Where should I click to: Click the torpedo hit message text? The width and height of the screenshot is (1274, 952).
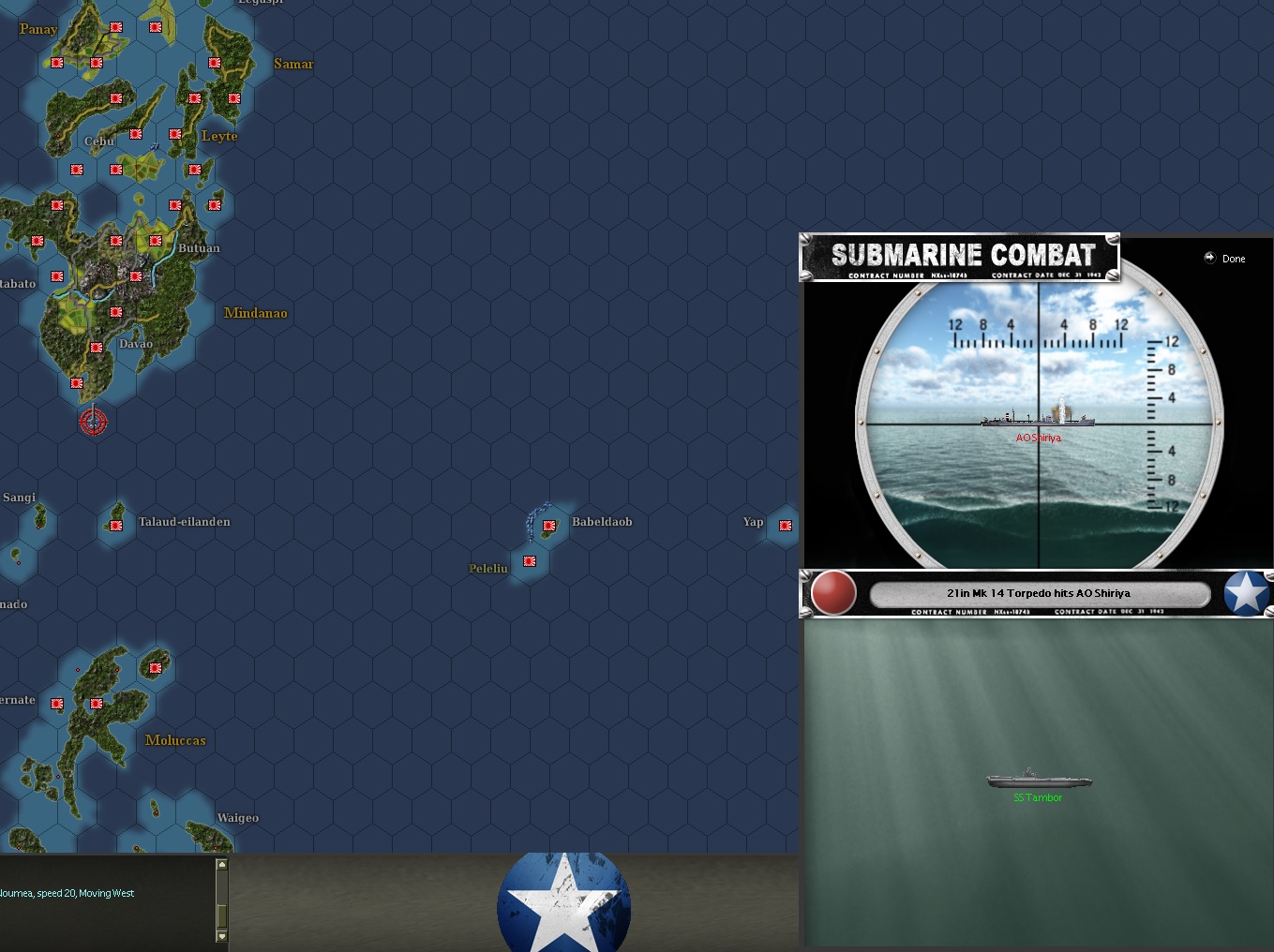pyautogui.click(x=1039, y=593)
